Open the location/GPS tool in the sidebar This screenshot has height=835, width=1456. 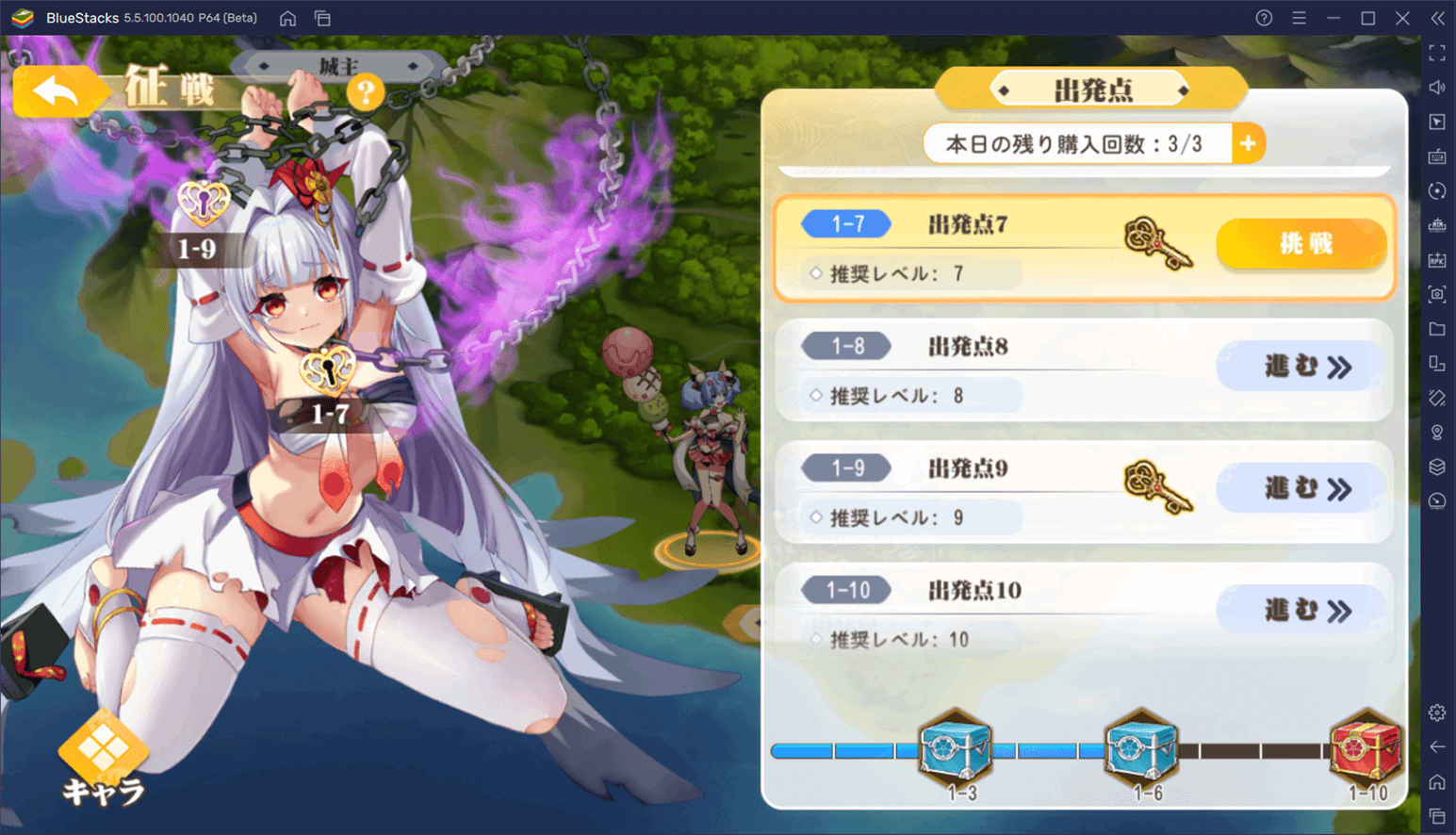pos(1438,432)
